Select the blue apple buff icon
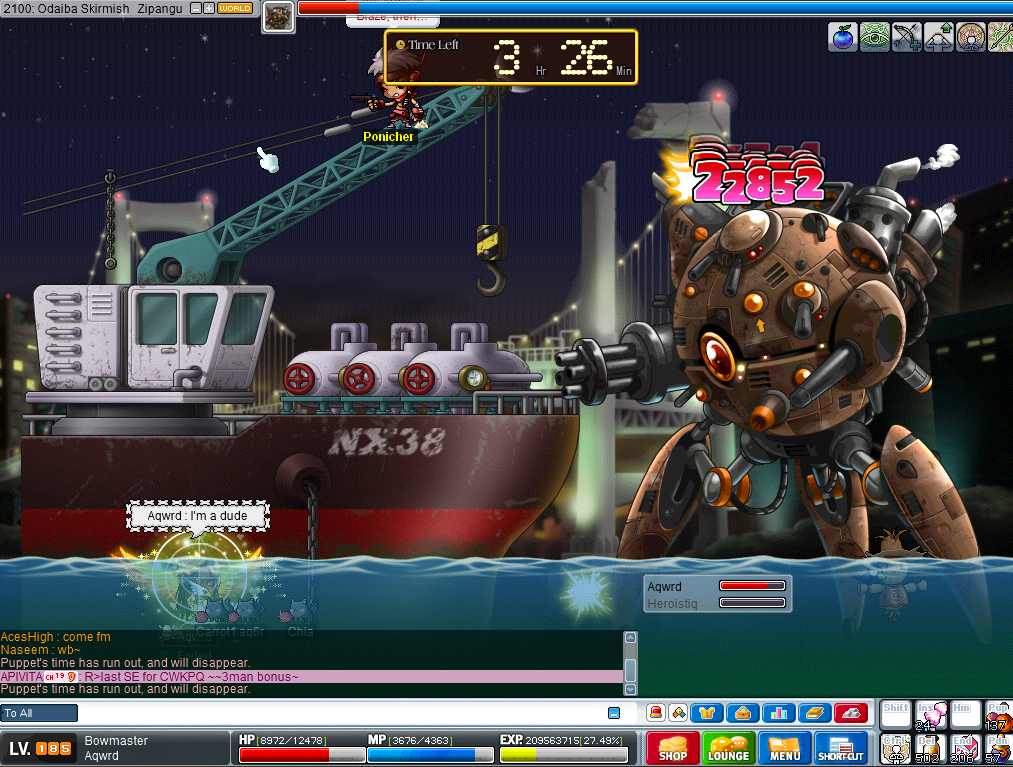 point(844,37)
